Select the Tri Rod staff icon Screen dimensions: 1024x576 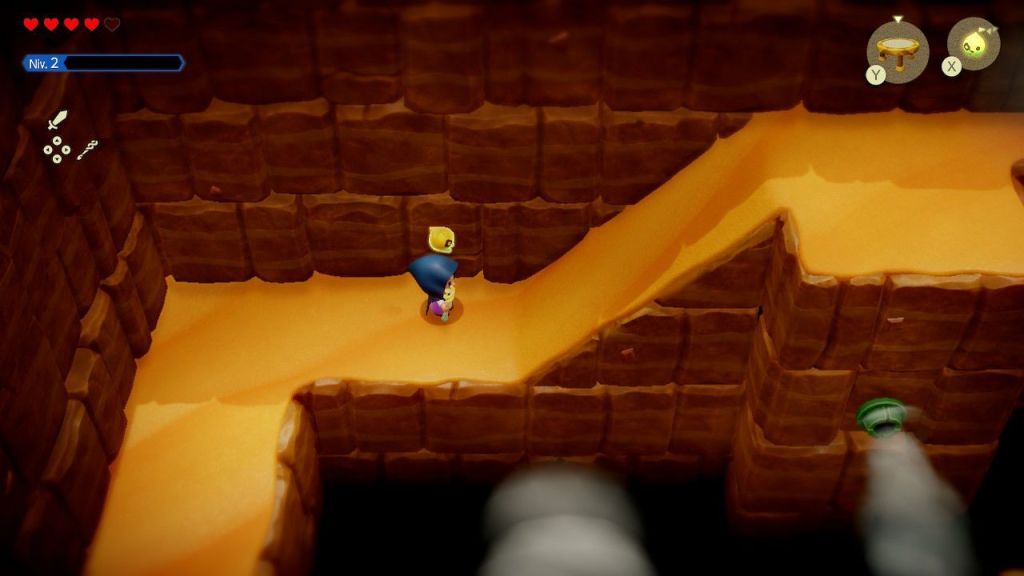coord(88,150)
